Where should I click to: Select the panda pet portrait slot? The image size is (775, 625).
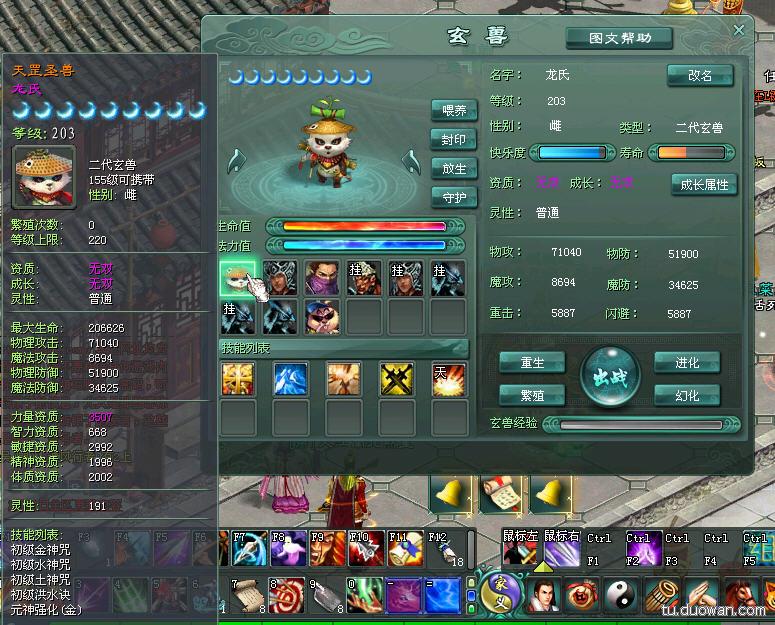tap(238, 278)
